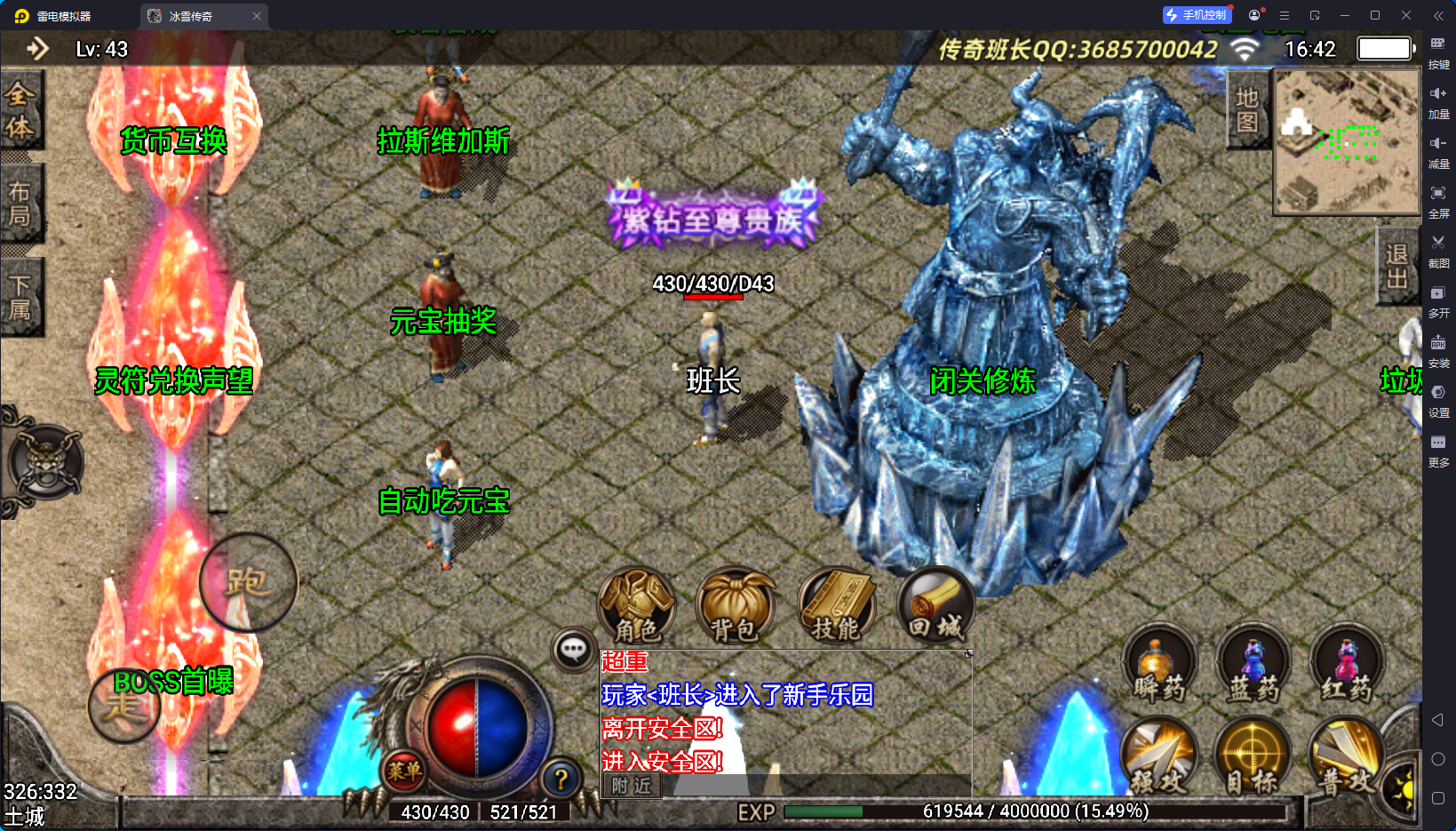Select the 目标 target button
This screenshot has height=831, width=1456.
1253,757
